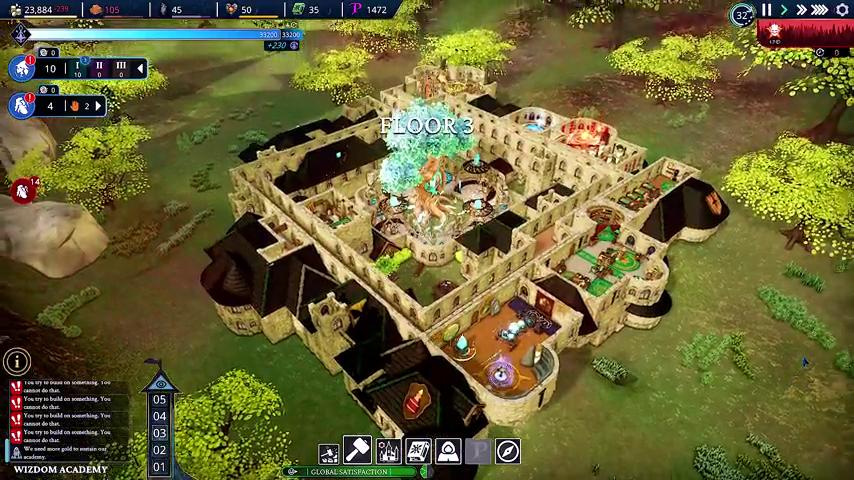This screenshot has width=854, height=480.
Task: Pause the game with the pause button
Action: pyautogui.click(x=767, y=10)
